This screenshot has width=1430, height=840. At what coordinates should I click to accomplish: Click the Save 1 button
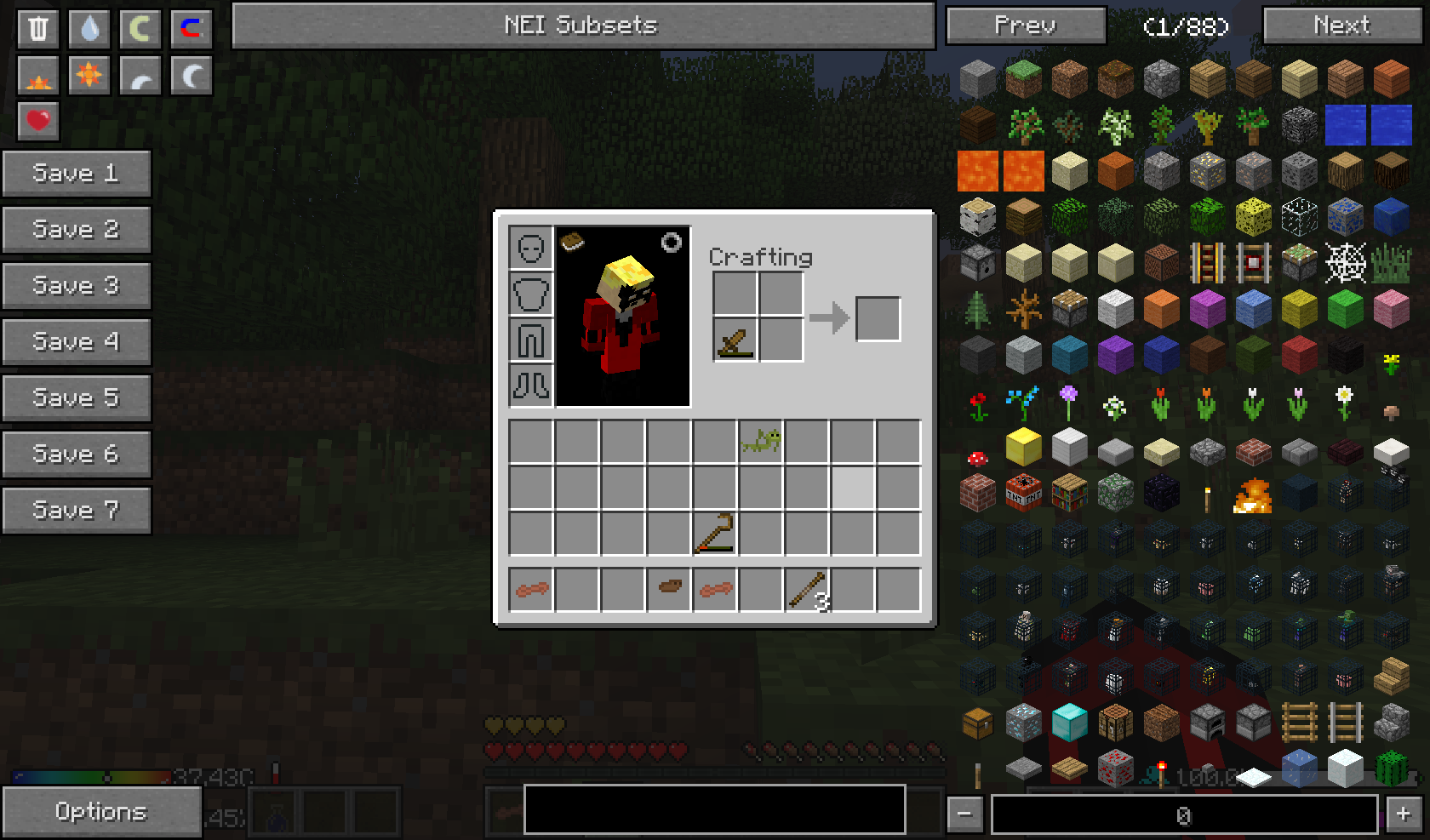click(x=76, y=174)
